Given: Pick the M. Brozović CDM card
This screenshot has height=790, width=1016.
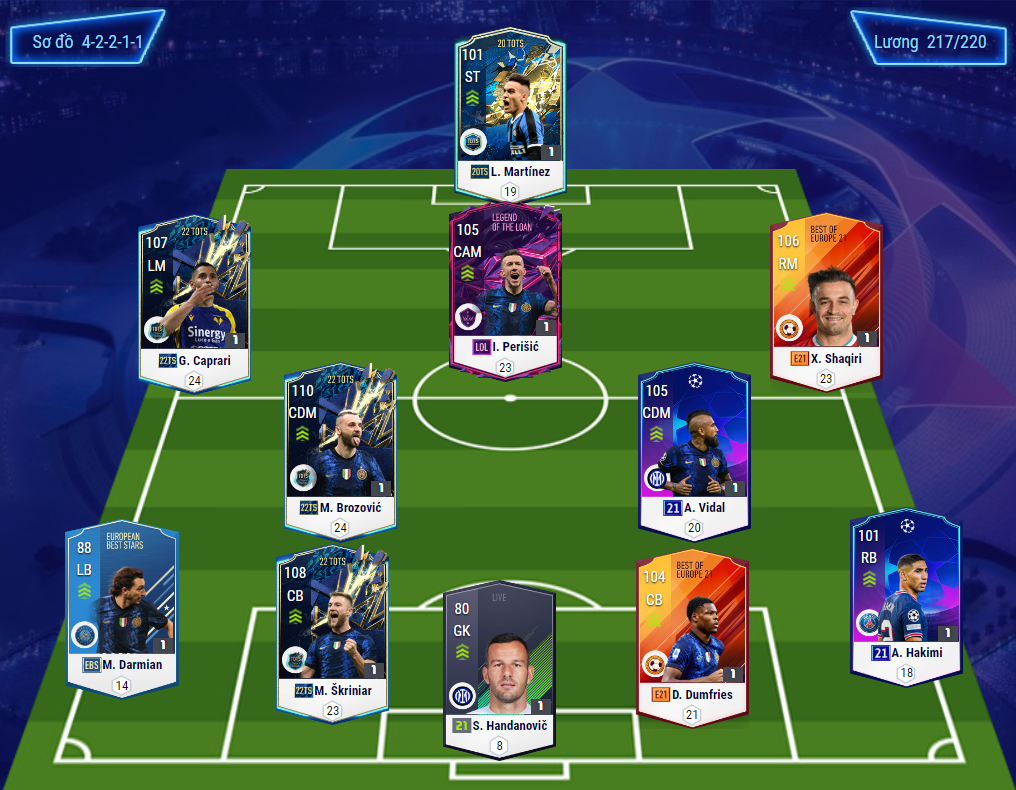Looking at the screenshot, I should 340,440.
